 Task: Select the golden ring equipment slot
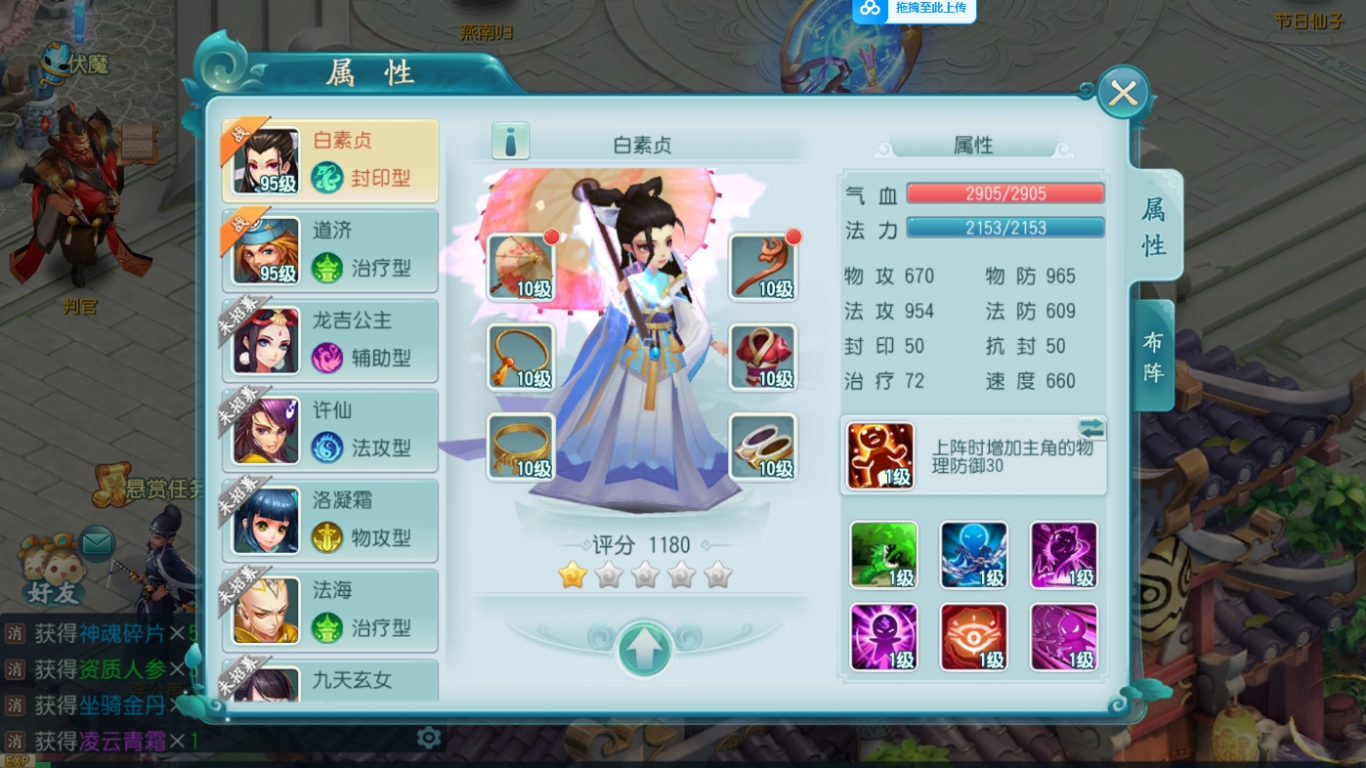coord(521,446)
